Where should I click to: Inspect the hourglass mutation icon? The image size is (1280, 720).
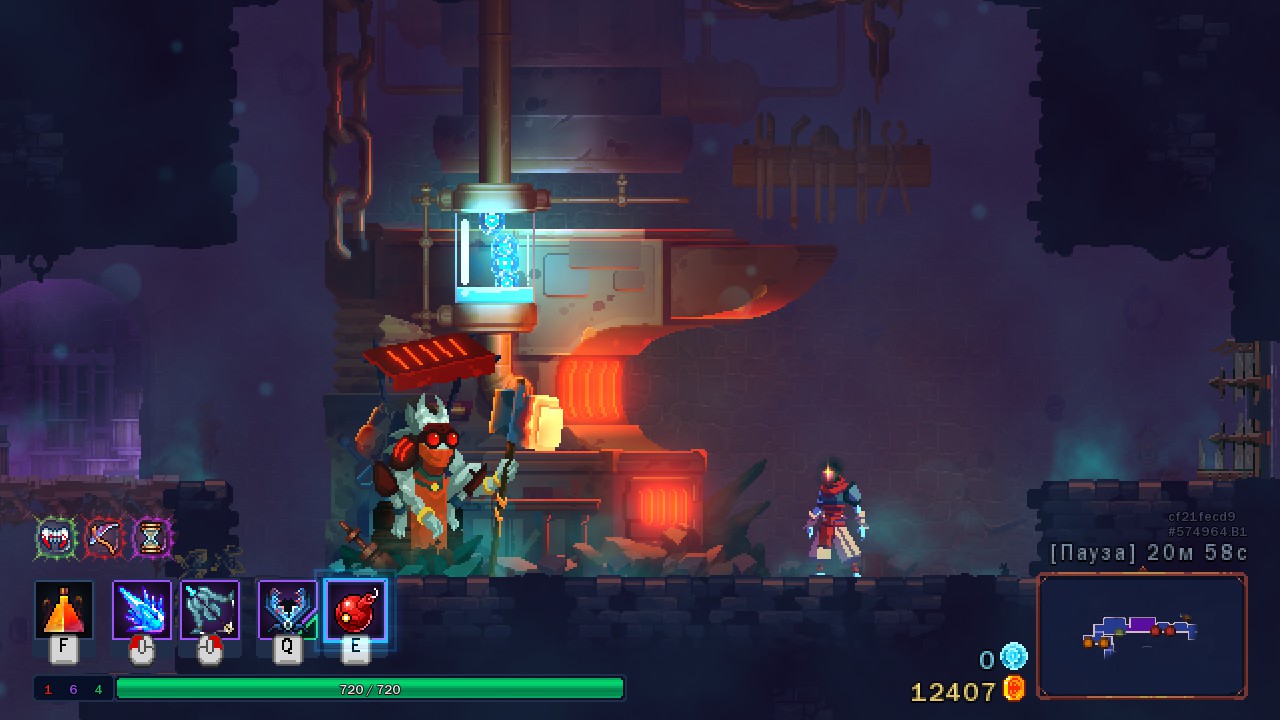pyautogui.click(x=152, y=538)
